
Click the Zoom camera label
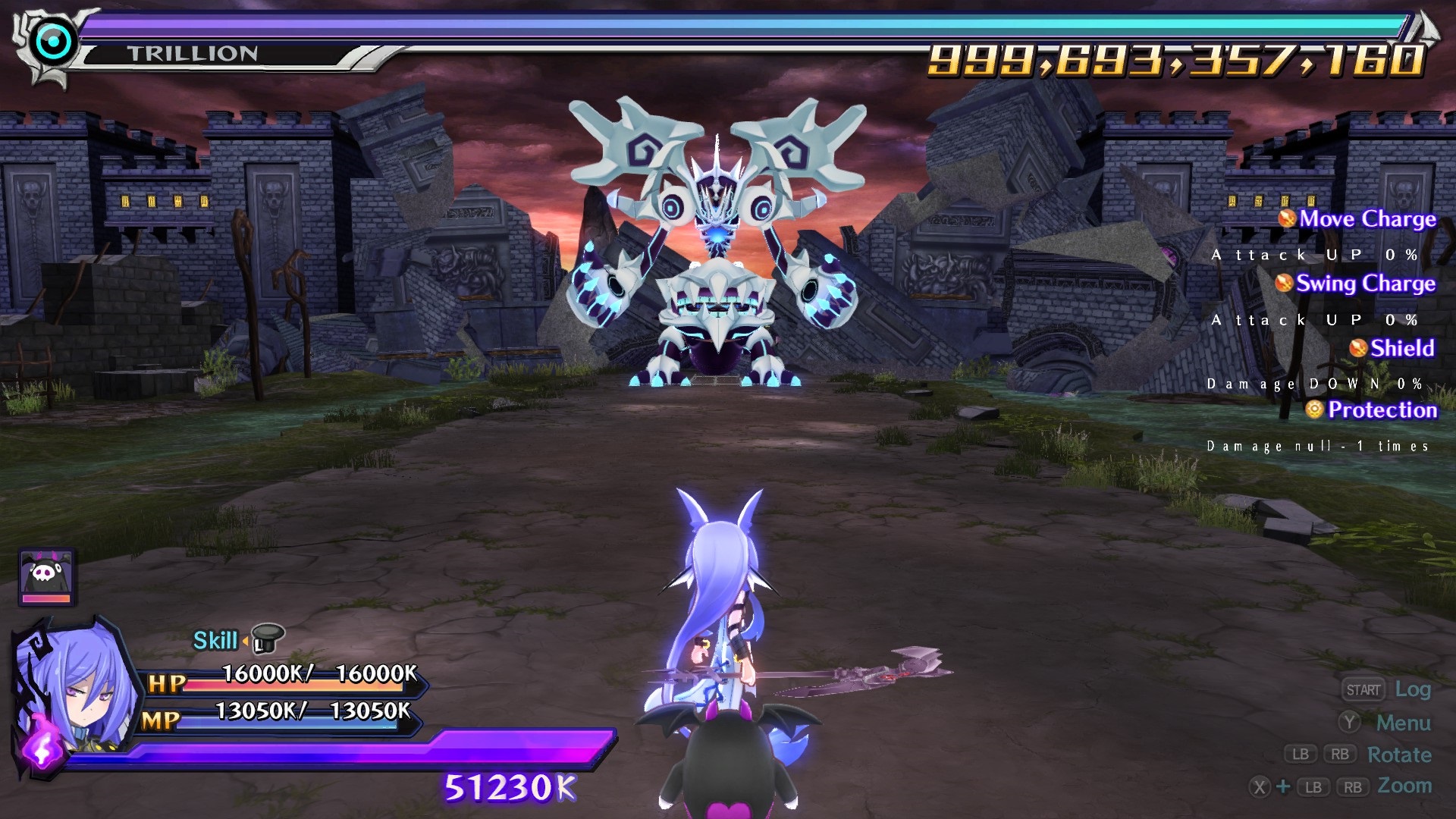(1404, 786)
